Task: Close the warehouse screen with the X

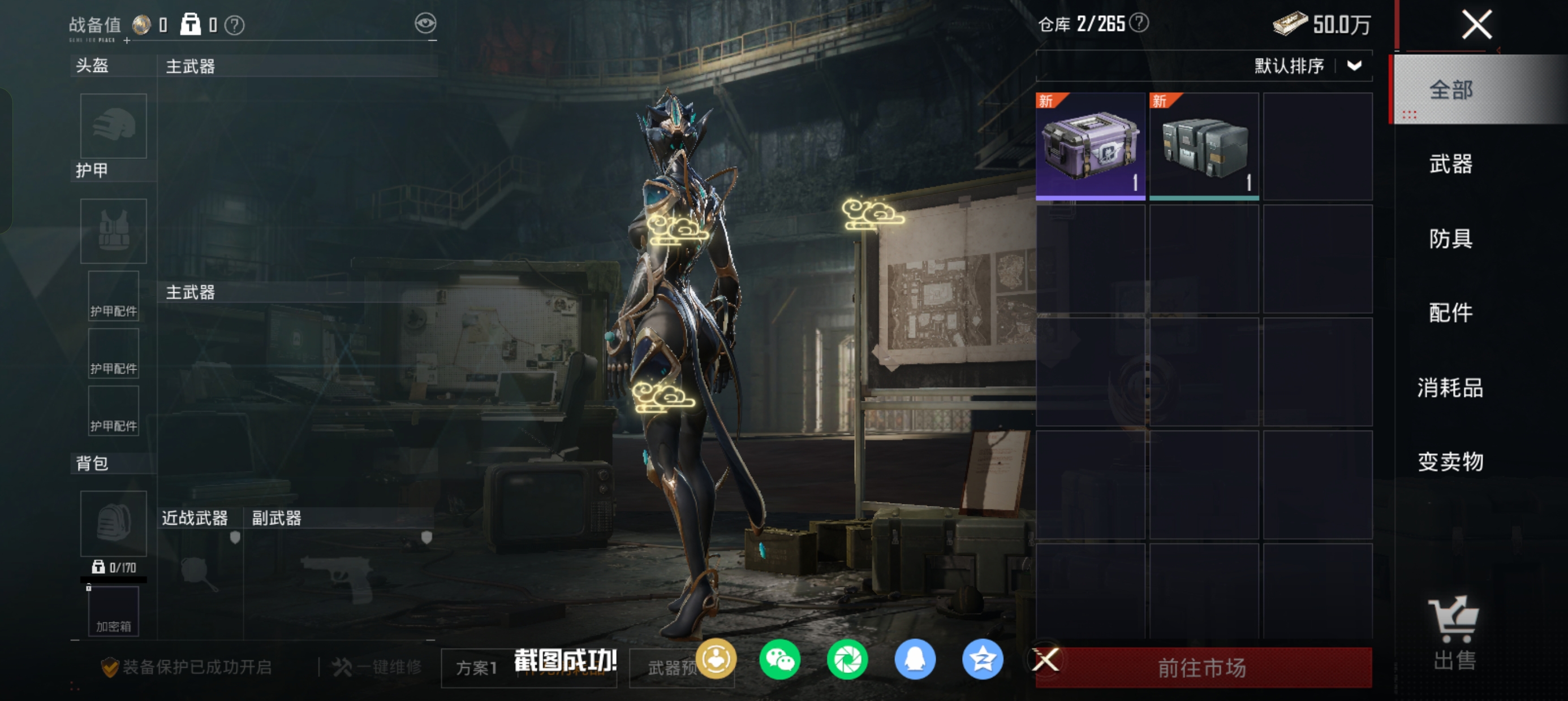Action: tap(1476, 25)
